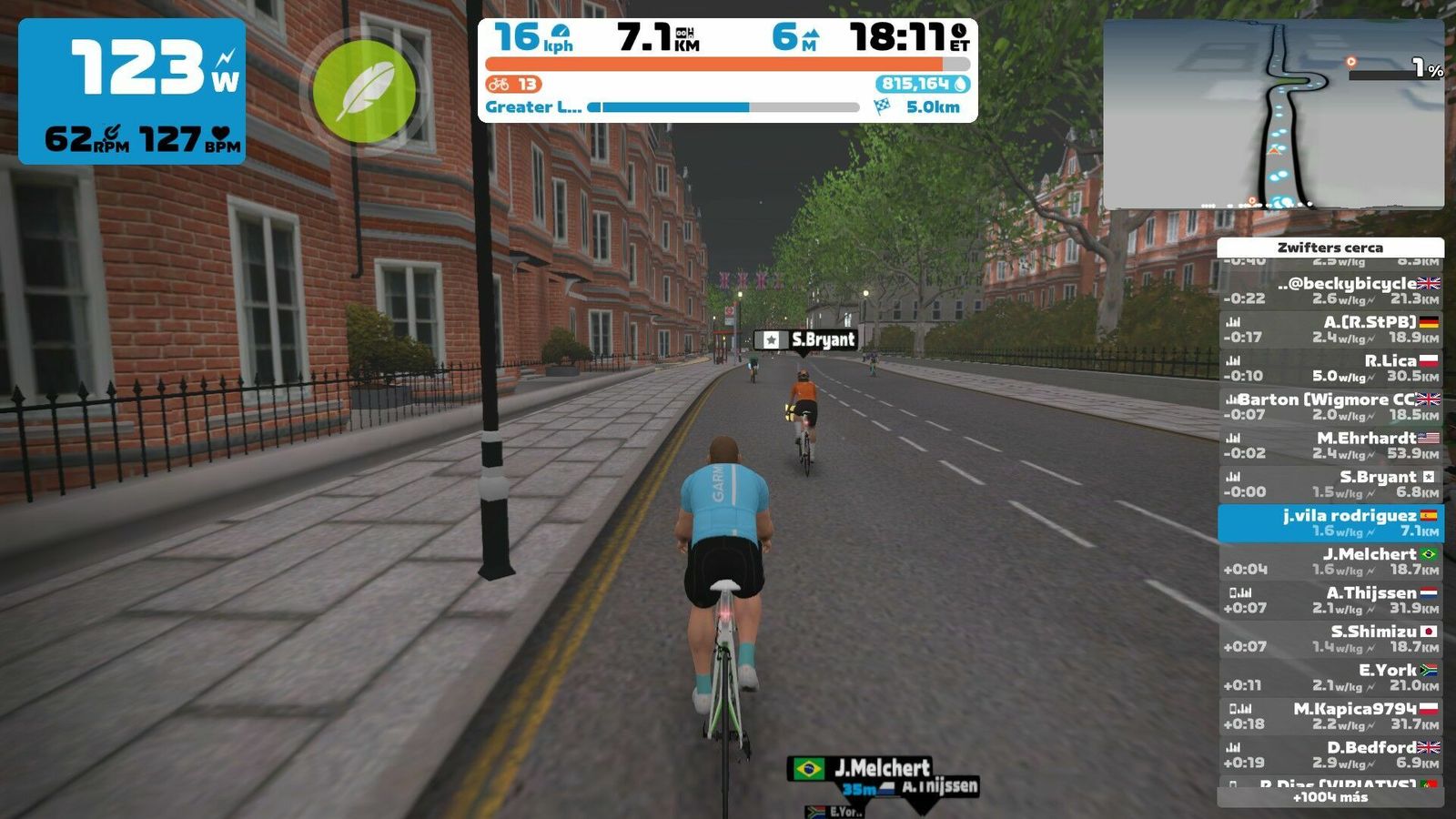Choose A.(R.StPB) rider row
The height and width of the screenshot is (819, 1456).
coord(1330,329)
